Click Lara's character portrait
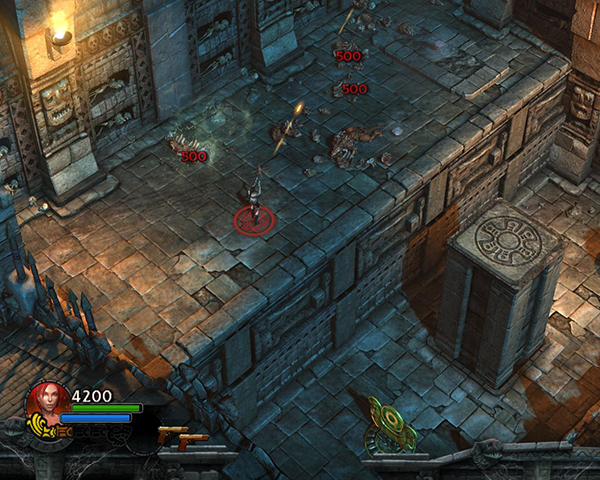Screen dimensions: 600x480 click(47, 403)
